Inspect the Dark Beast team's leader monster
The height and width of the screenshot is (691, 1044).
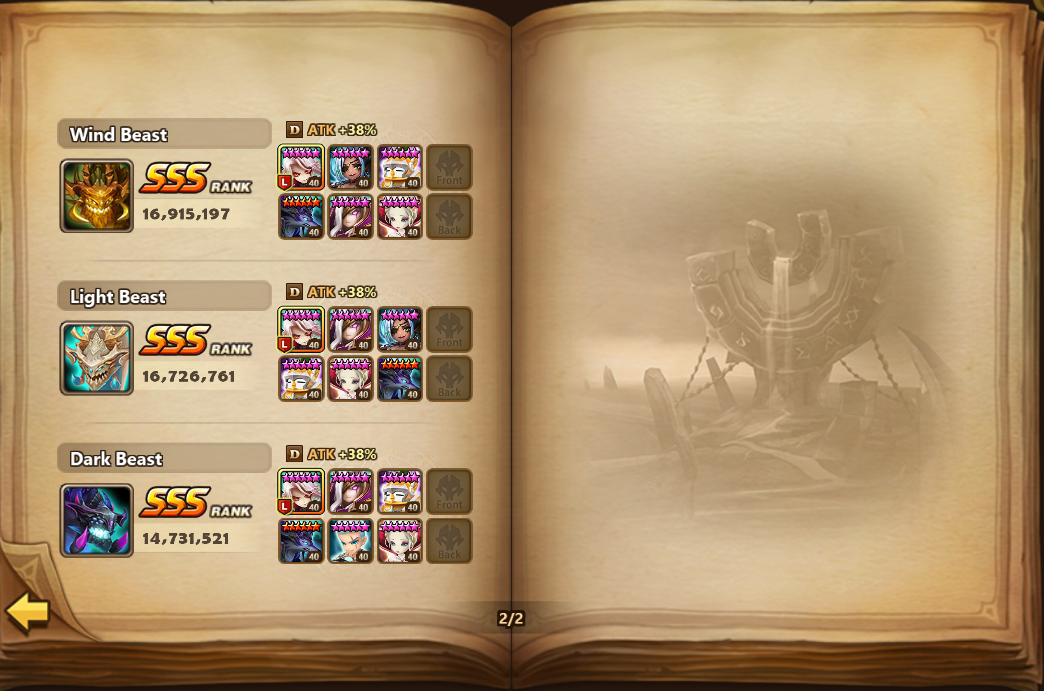point(301,492)
